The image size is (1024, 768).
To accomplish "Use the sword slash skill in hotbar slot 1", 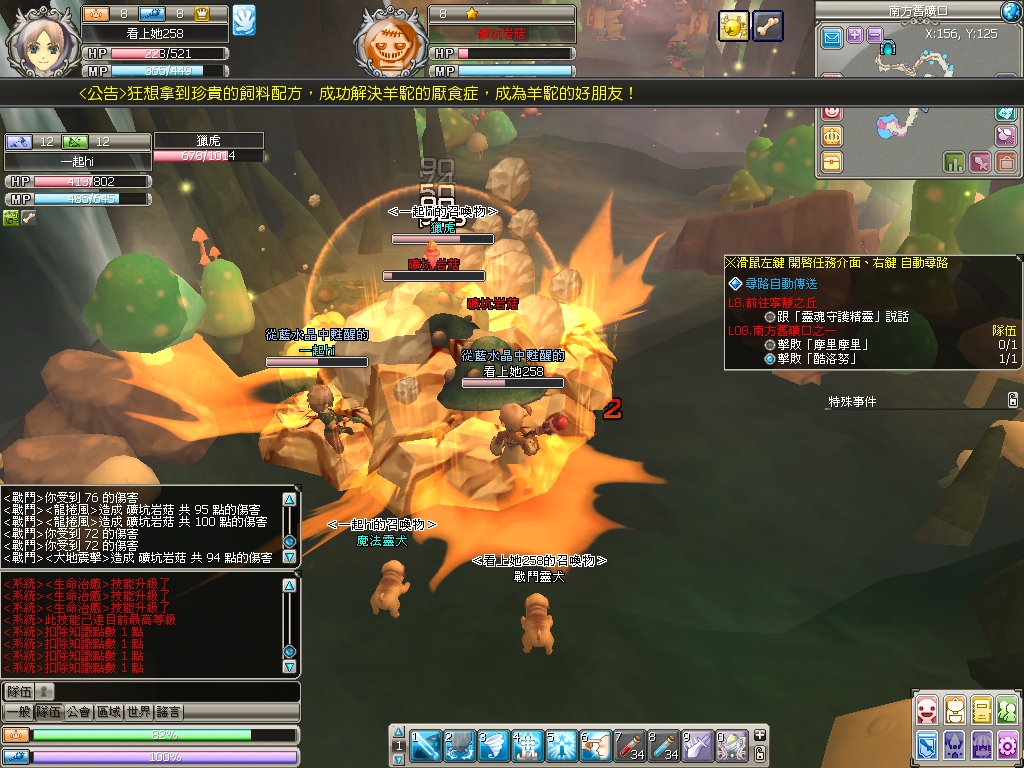I will coord(426,745).
